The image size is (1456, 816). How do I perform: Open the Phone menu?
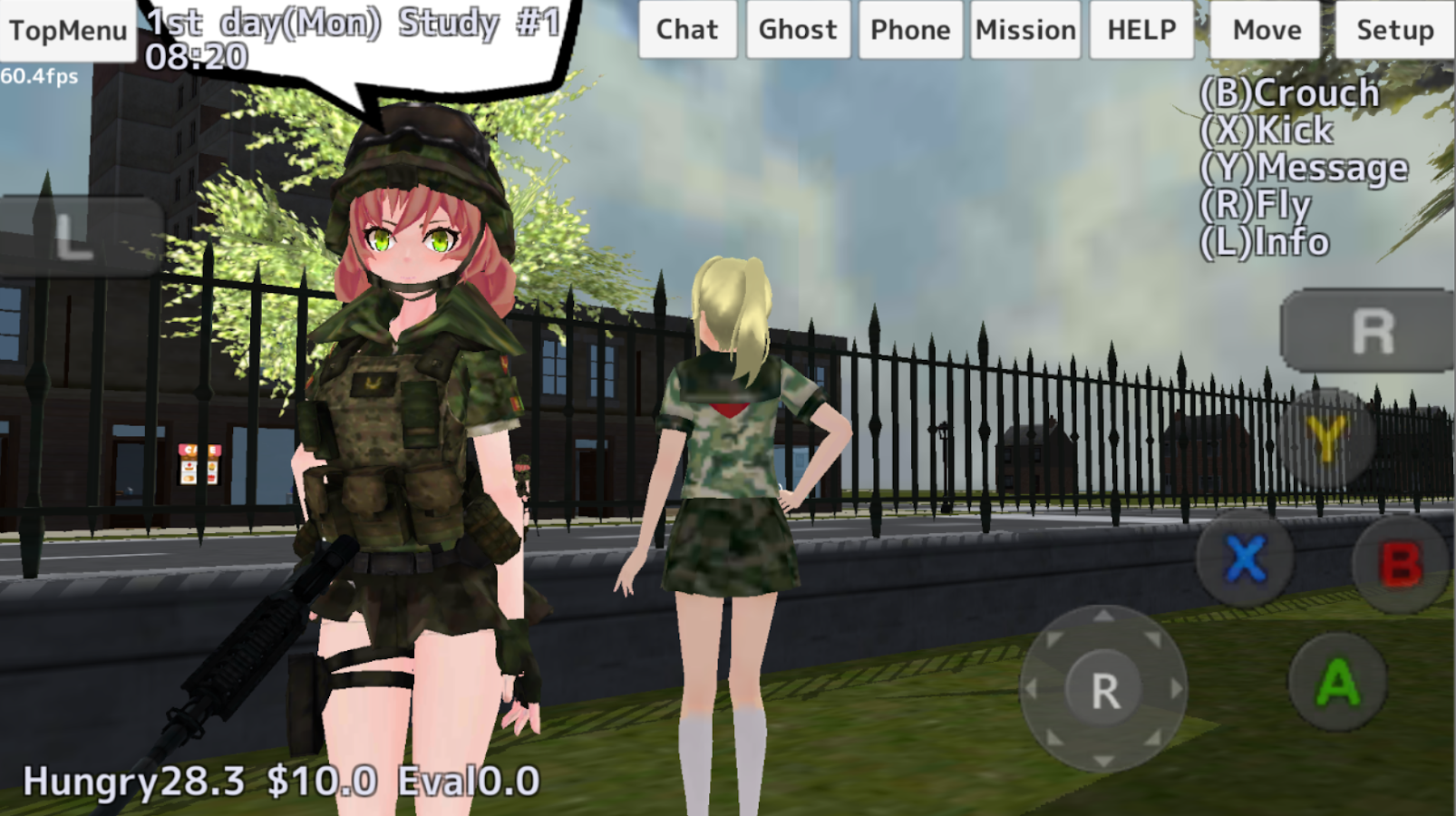(910, 29)
